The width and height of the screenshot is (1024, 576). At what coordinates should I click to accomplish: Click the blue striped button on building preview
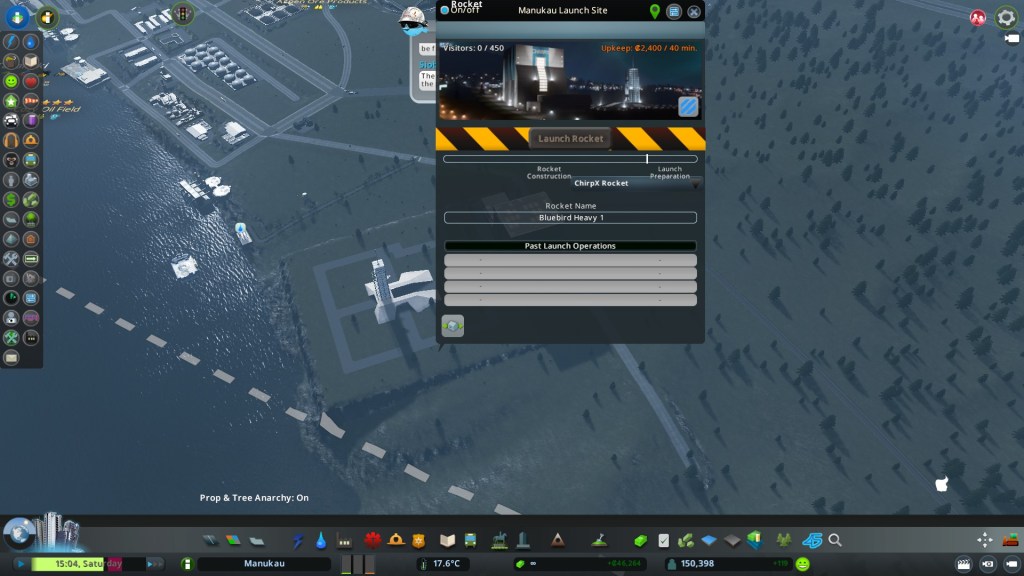(x=688, y=106)
